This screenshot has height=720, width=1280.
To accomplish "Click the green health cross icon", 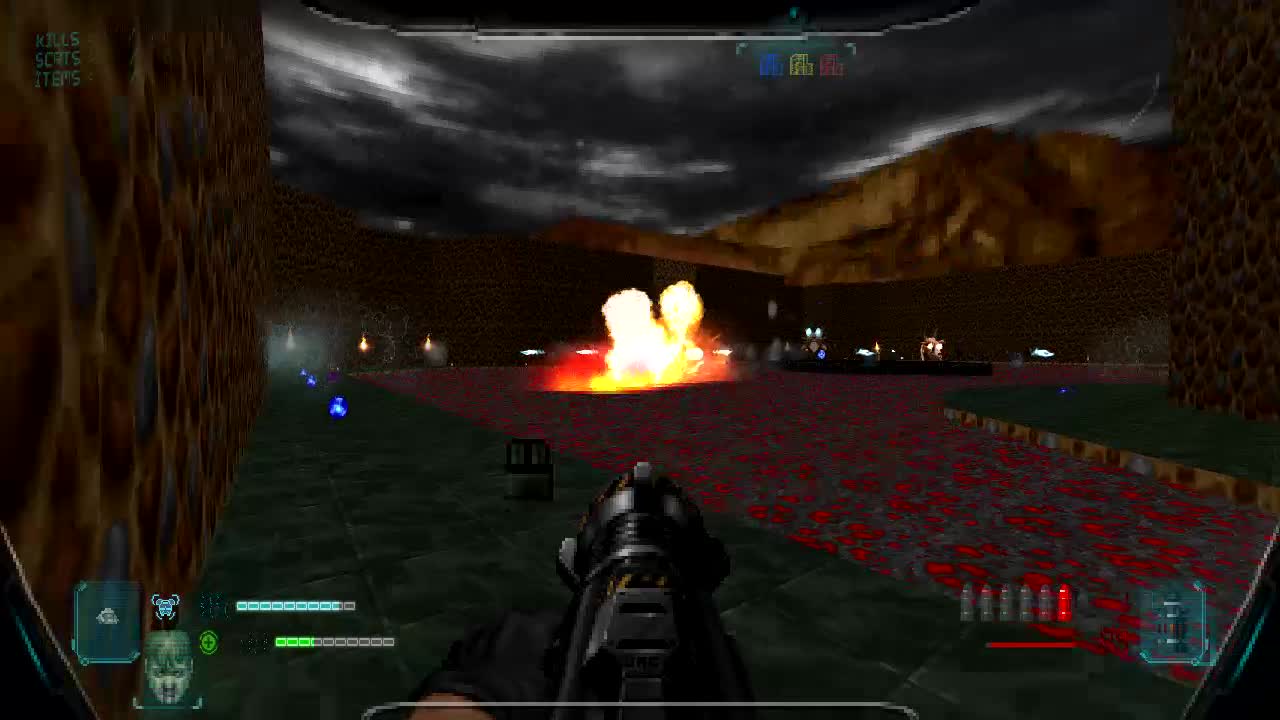I will (x=207, y=642).
